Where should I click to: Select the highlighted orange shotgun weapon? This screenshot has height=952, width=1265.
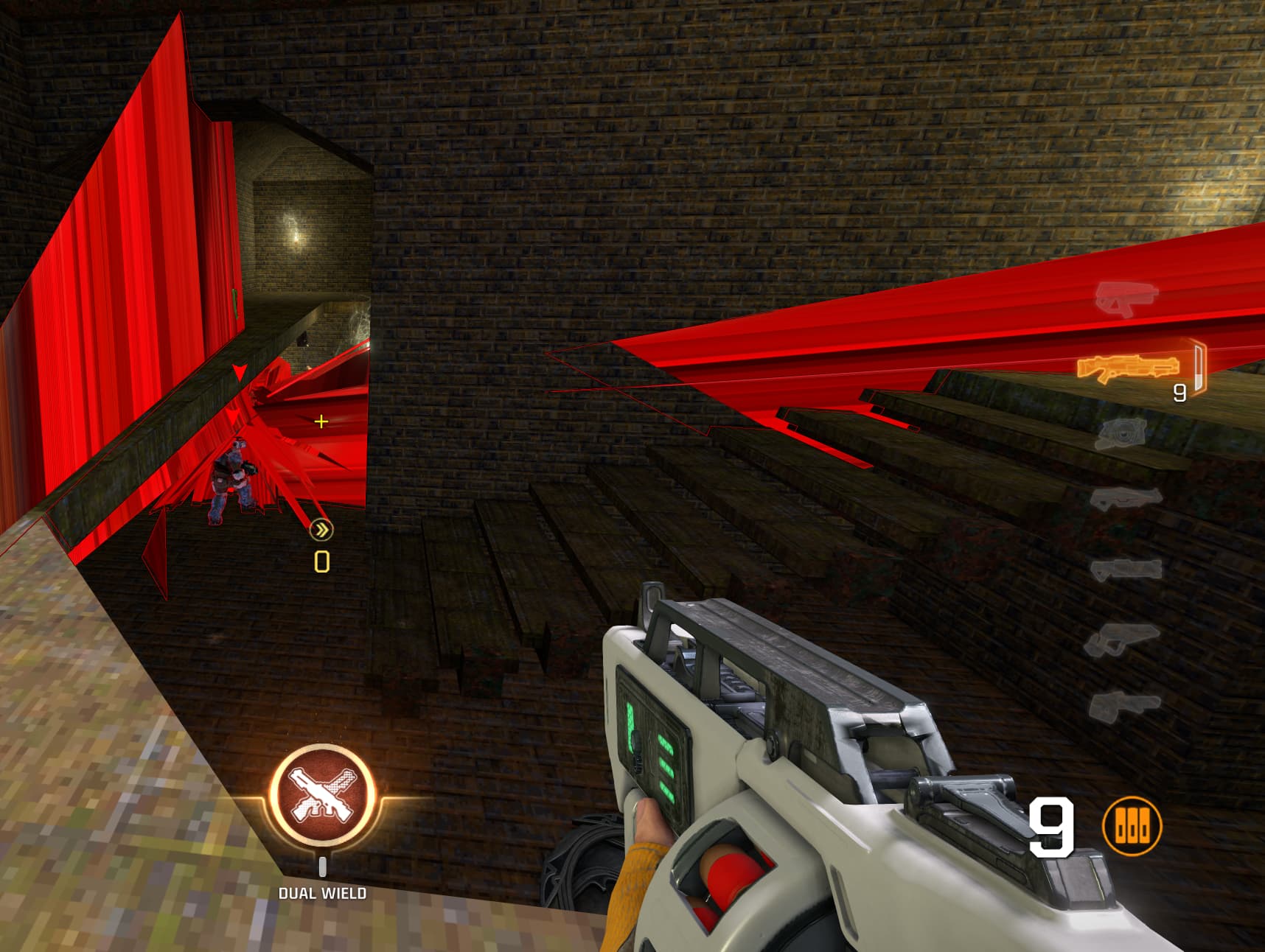click(x=1126, y=368)
